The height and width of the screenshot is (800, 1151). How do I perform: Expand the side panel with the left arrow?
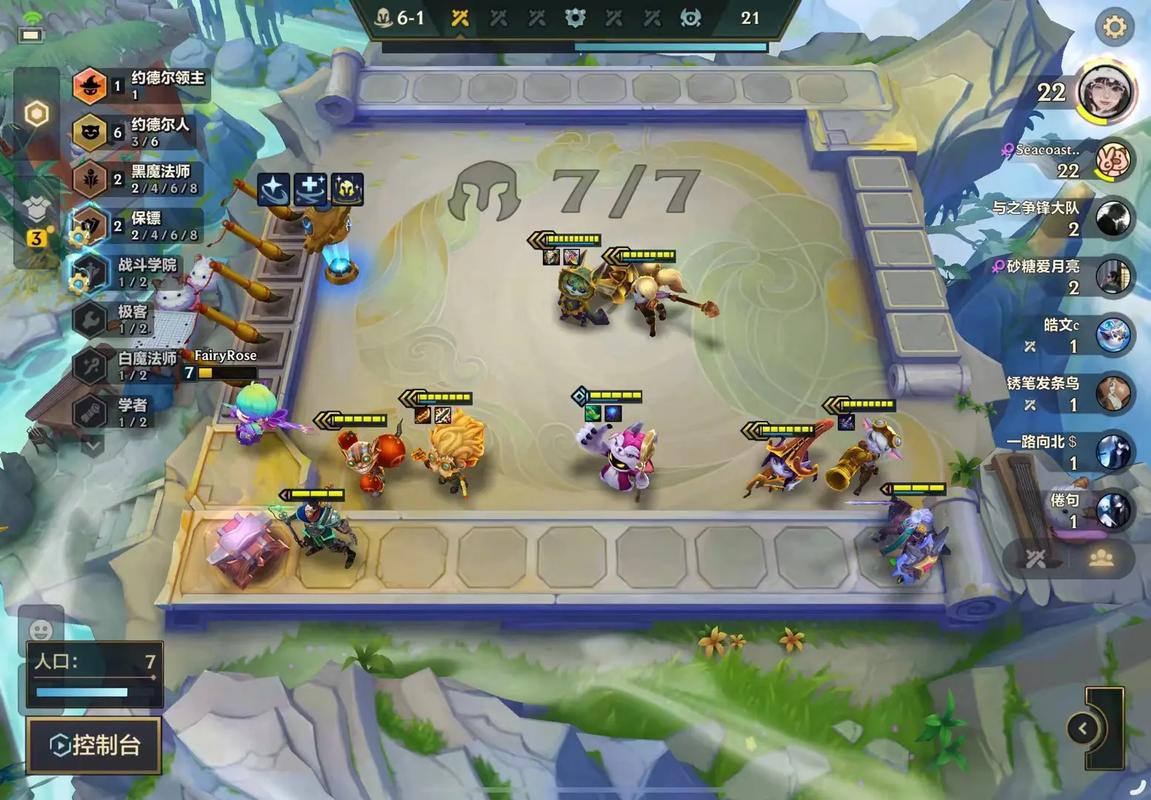(x=1080, y=727)
